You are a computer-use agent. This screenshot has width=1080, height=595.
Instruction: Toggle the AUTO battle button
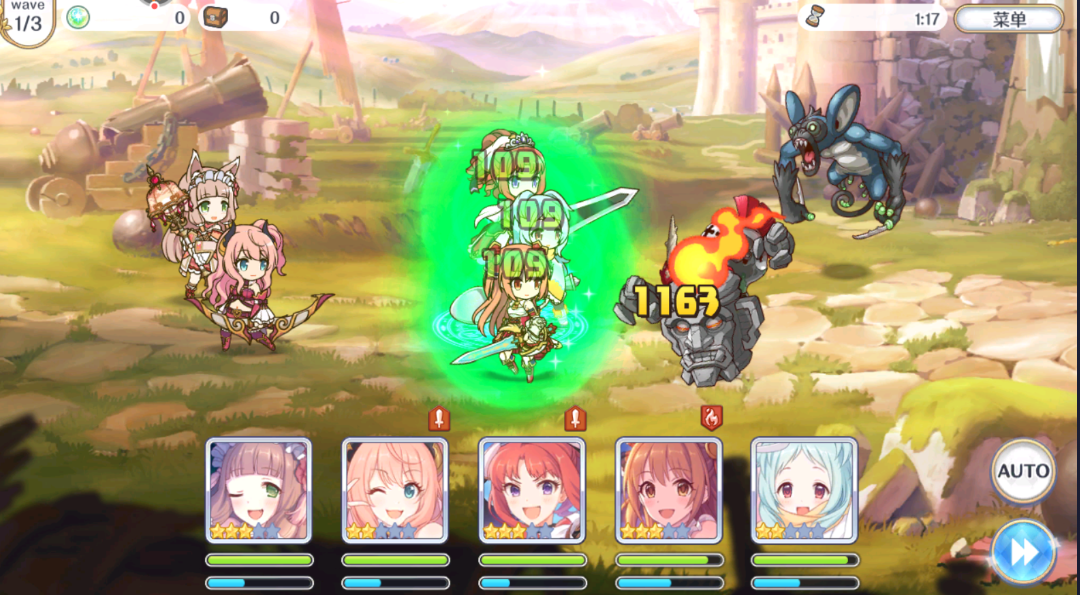[1023, 471]
